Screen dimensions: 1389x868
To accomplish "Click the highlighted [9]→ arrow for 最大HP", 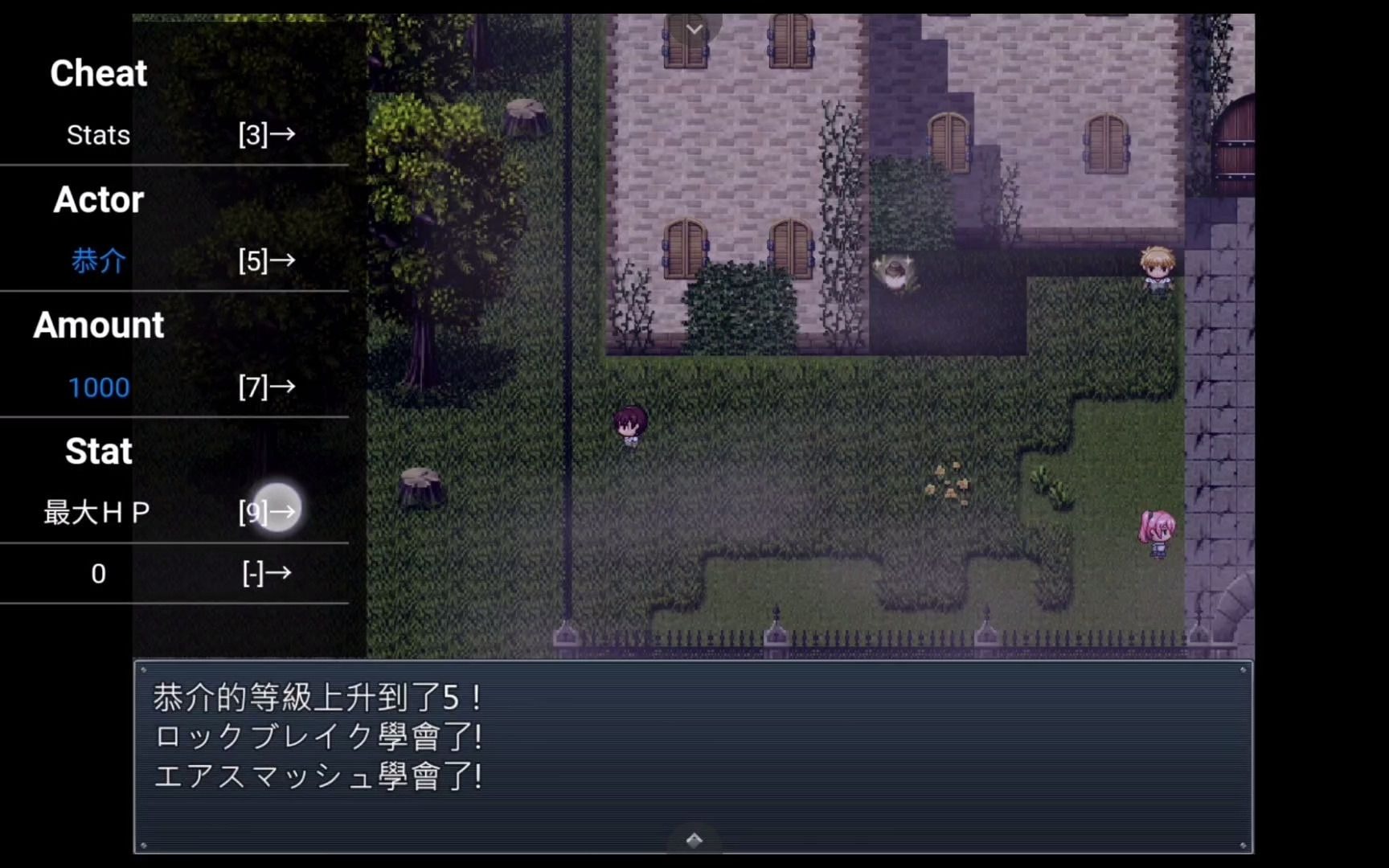I will [x=265, y=510].
